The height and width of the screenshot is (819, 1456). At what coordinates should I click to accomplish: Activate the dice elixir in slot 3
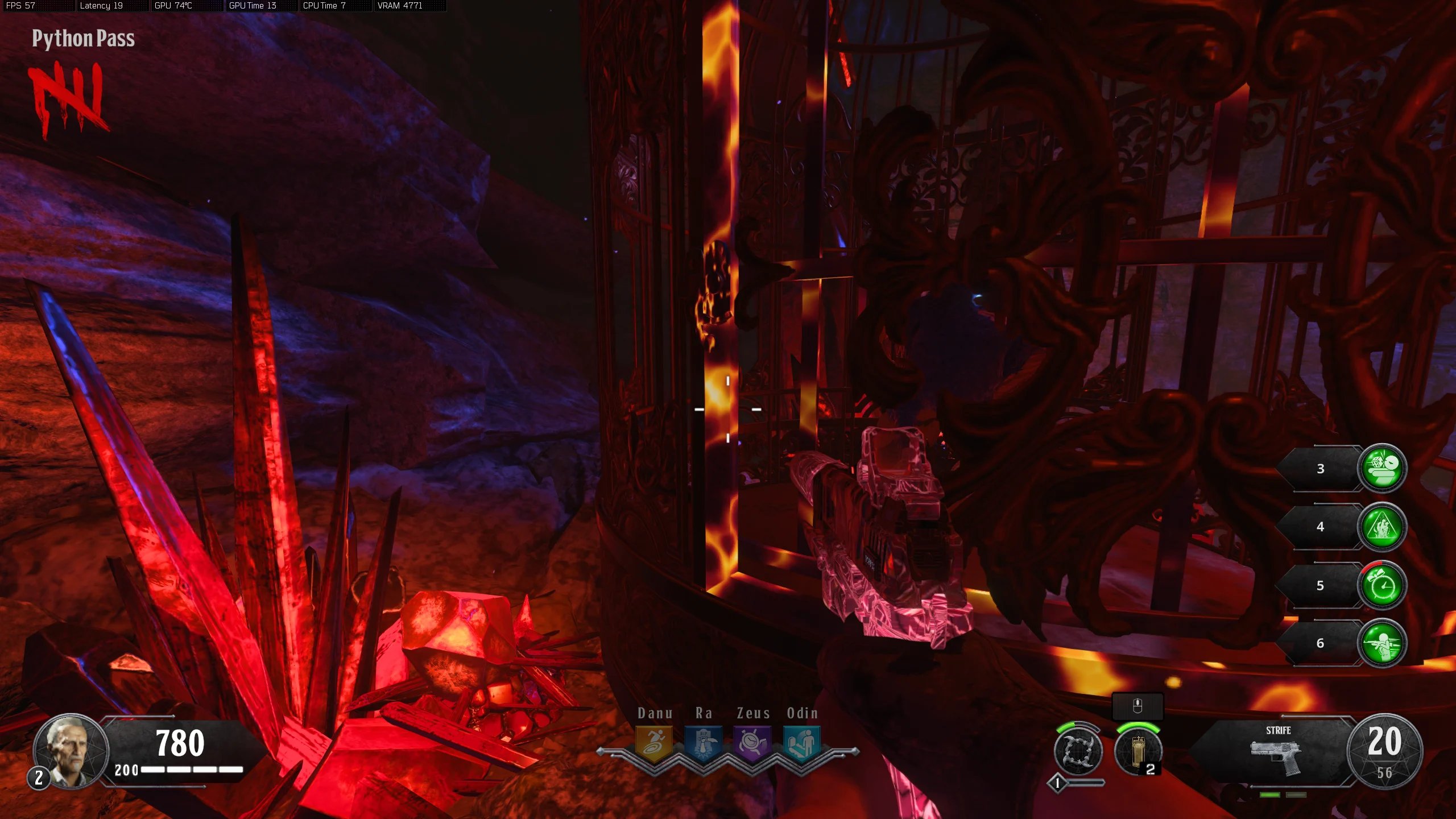pyautogui.click(x=1382, y=468)
